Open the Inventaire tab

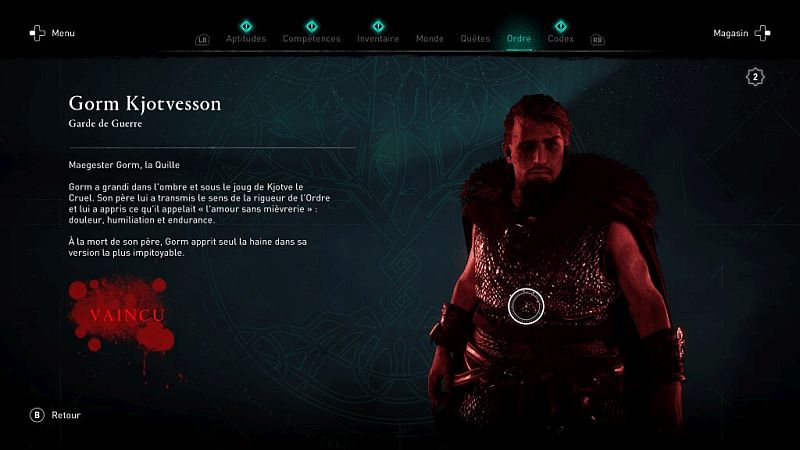point(378,39)
